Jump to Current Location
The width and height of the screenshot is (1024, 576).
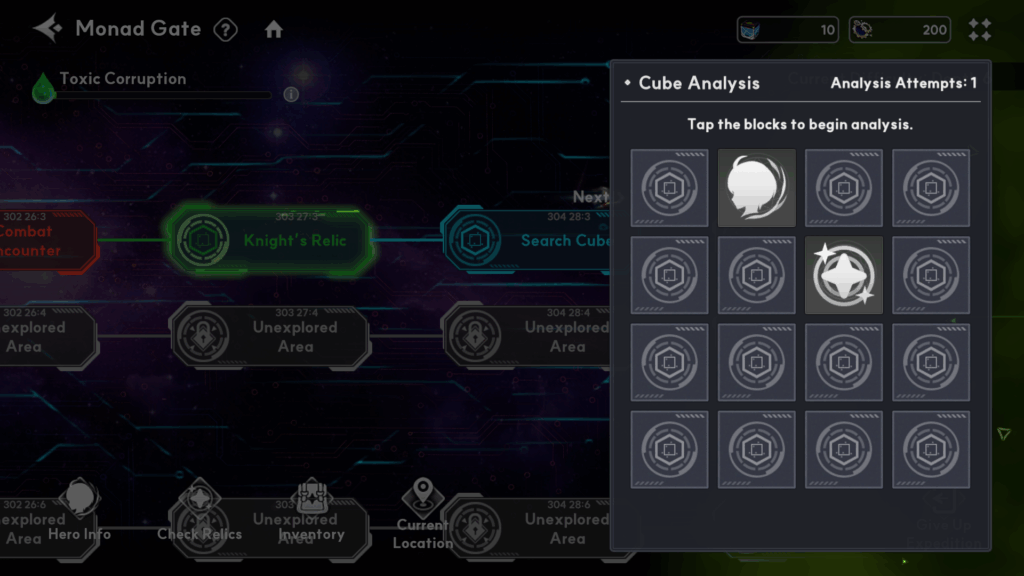pos(422,512)
